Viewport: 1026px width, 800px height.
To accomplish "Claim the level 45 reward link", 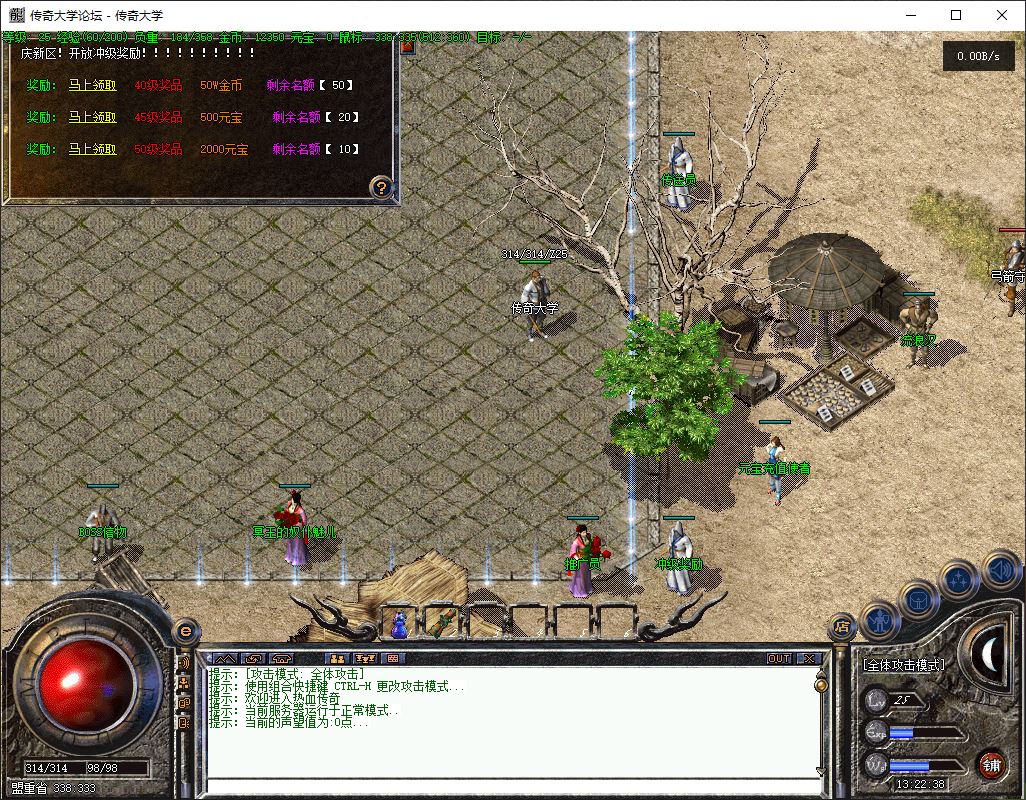I will coord(92,117).
